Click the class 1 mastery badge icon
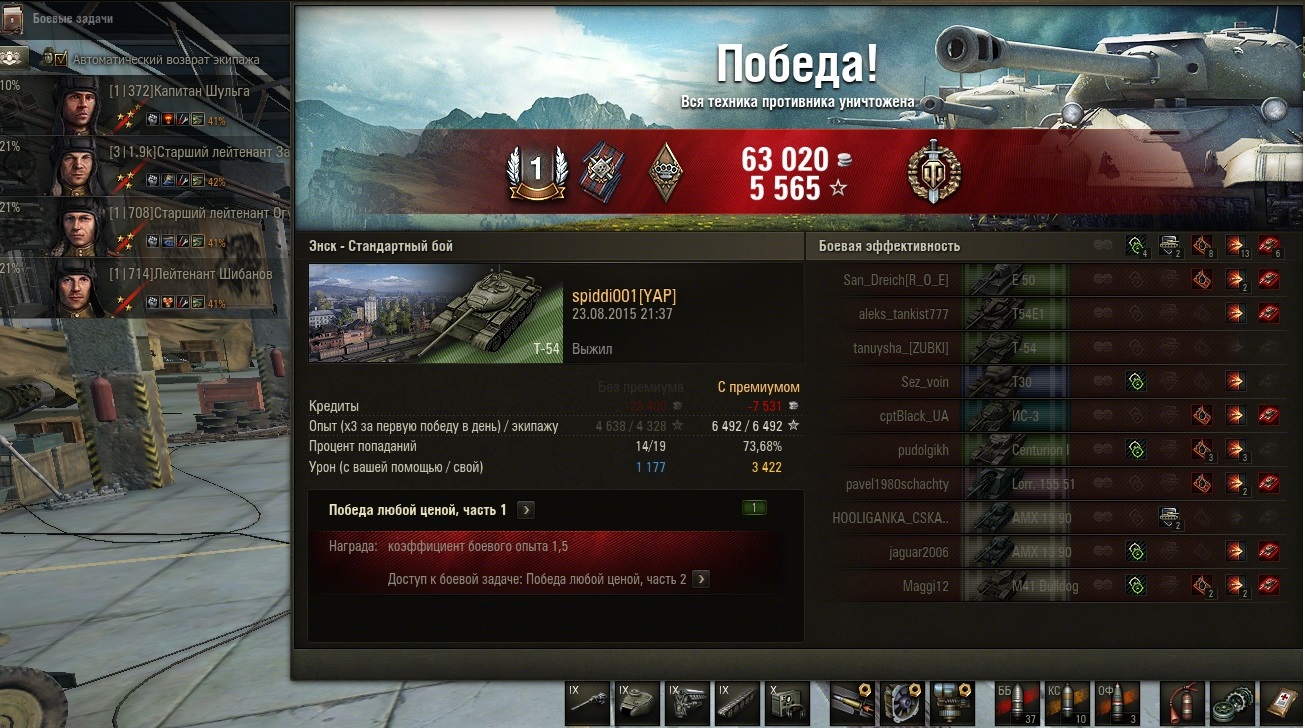The width and height of the screenshot is (1305, 728). (x=536, y=170)
